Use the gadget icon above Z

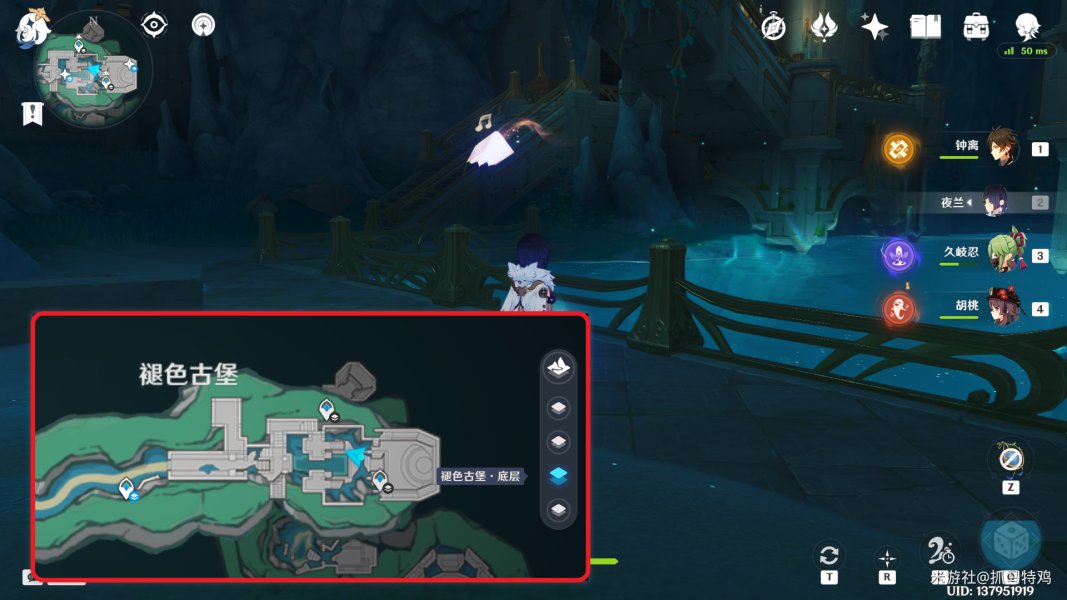pos(1009,458)
